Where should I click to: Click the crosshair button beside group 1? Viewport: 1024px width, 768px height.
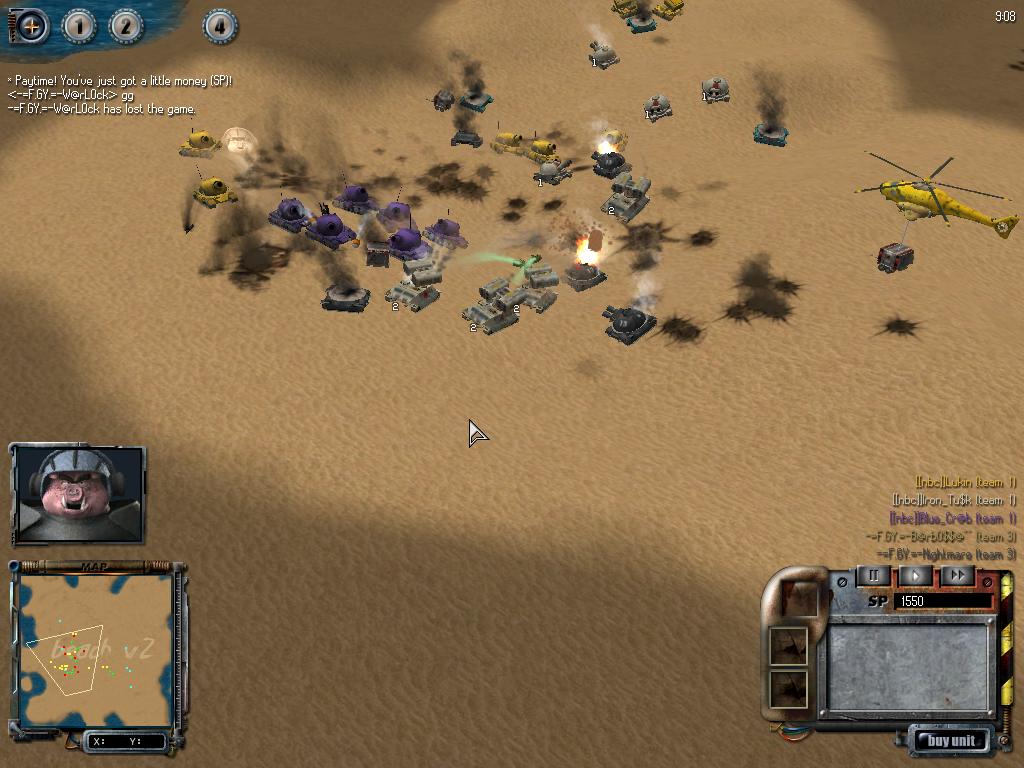click(32, 26)
